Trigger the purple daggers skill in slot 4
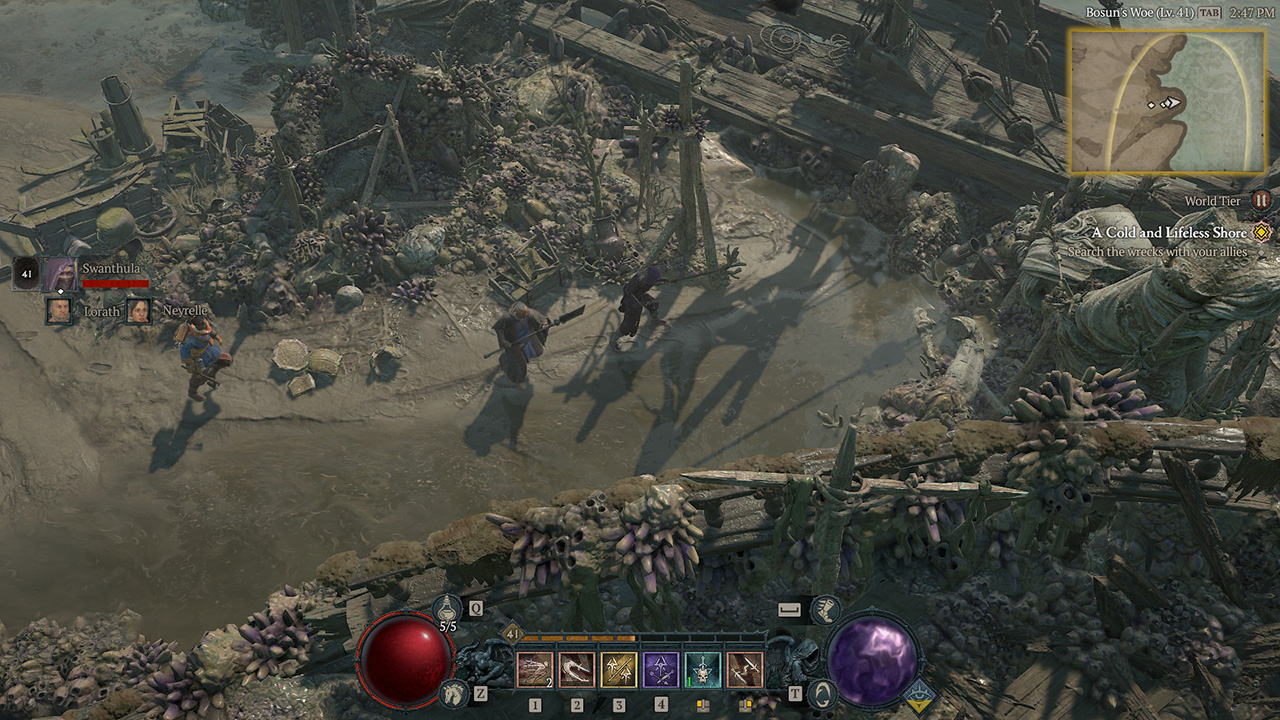1280x720 pixels. pyautogui.click(x=661, y=669)
